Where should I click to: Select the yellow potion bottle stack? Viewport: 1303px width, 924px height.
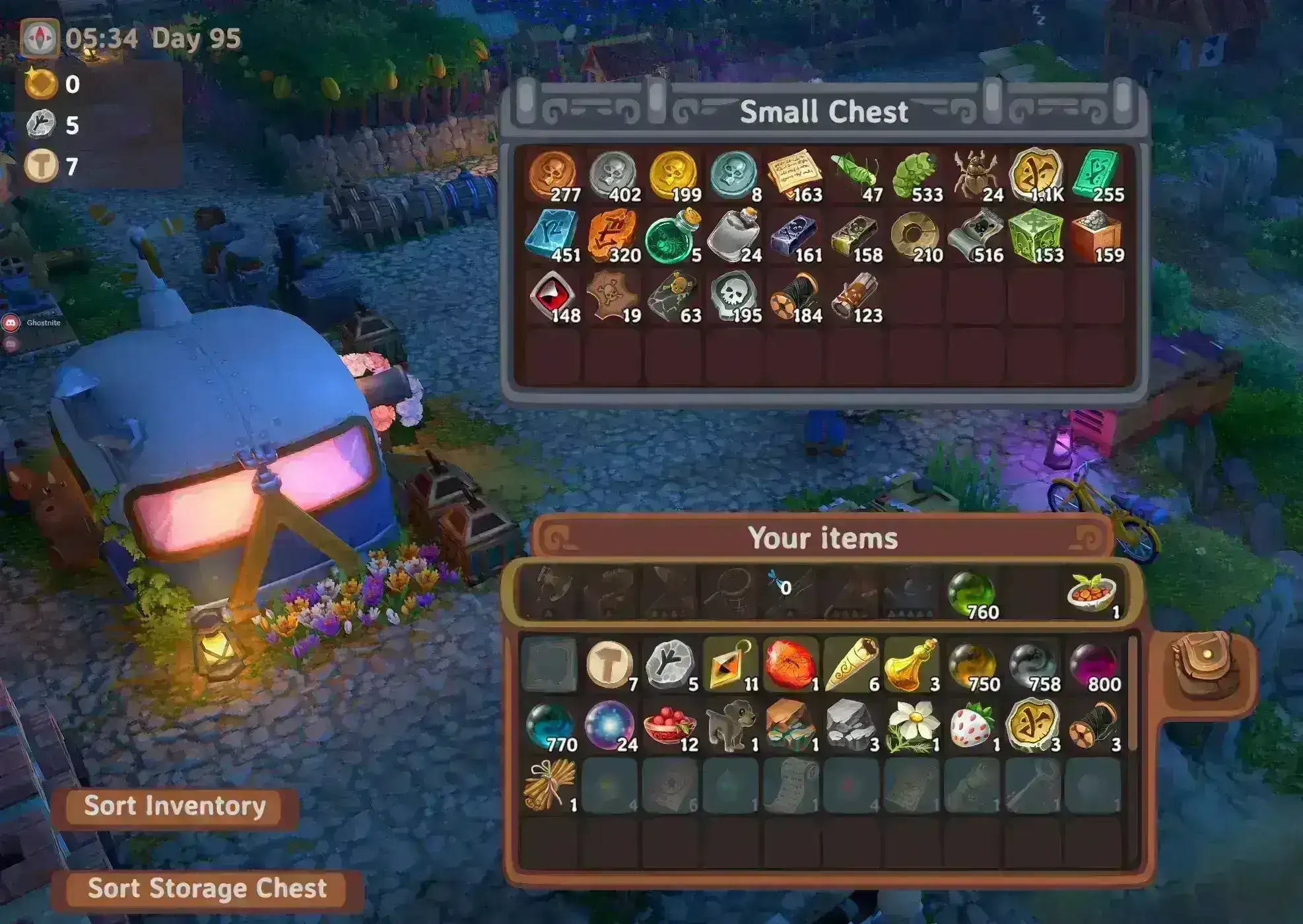912,665
